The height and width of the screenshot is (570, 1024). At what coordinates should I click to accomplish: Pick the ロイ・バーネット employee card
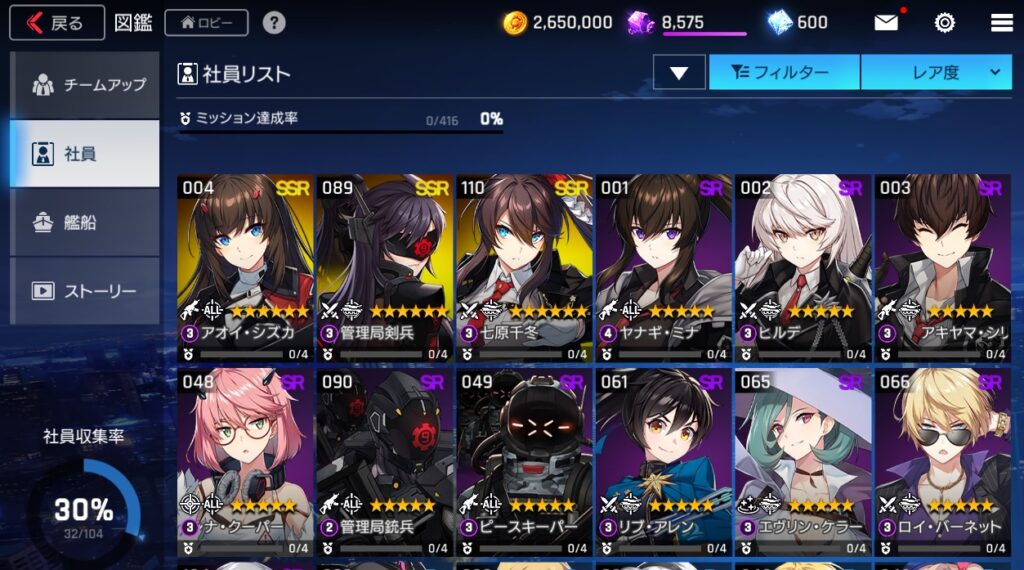pos(942,462)
